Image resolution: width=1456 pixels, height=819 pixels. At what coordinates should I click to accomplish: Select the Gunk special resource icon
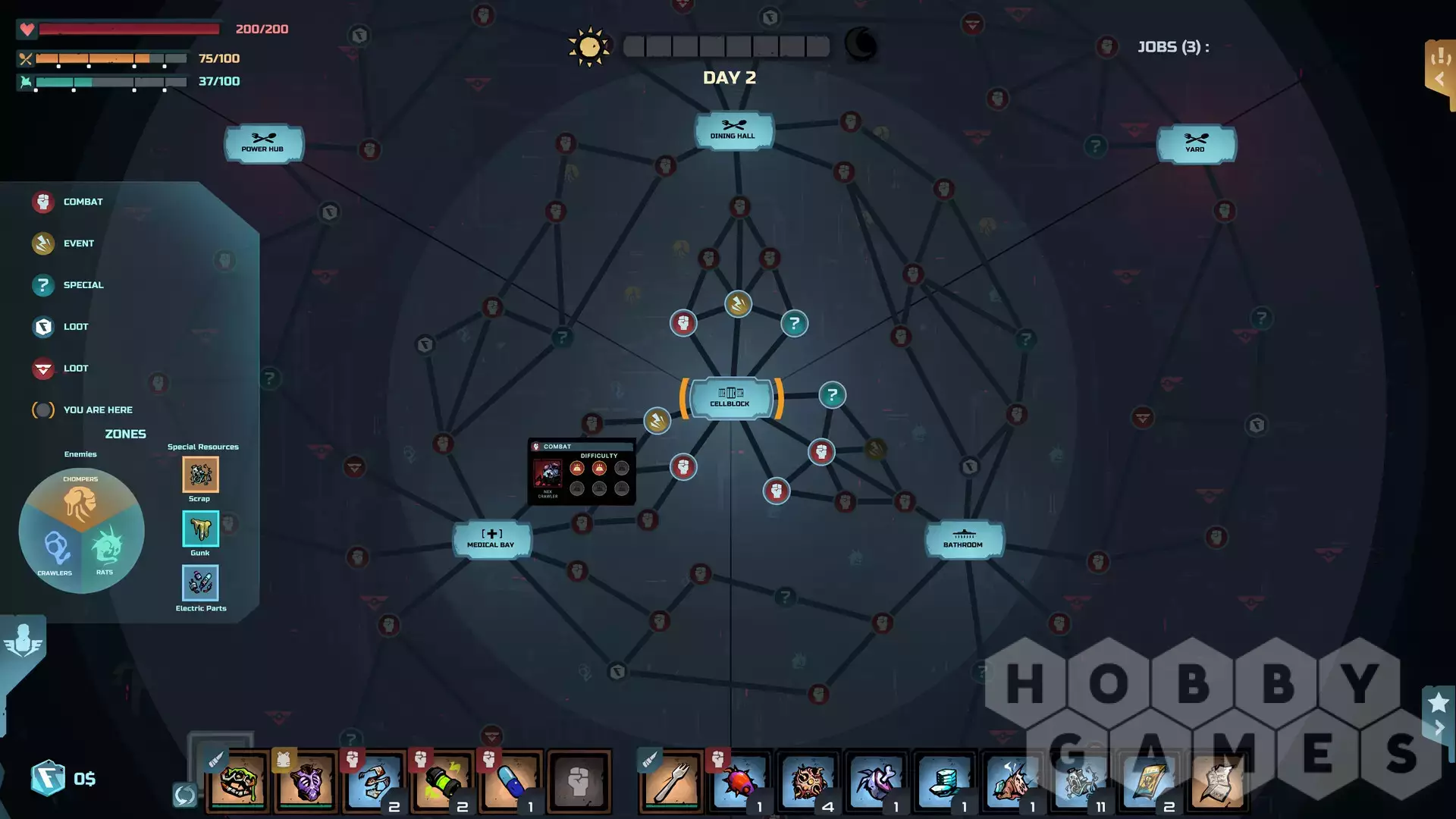tap(200, 529)
